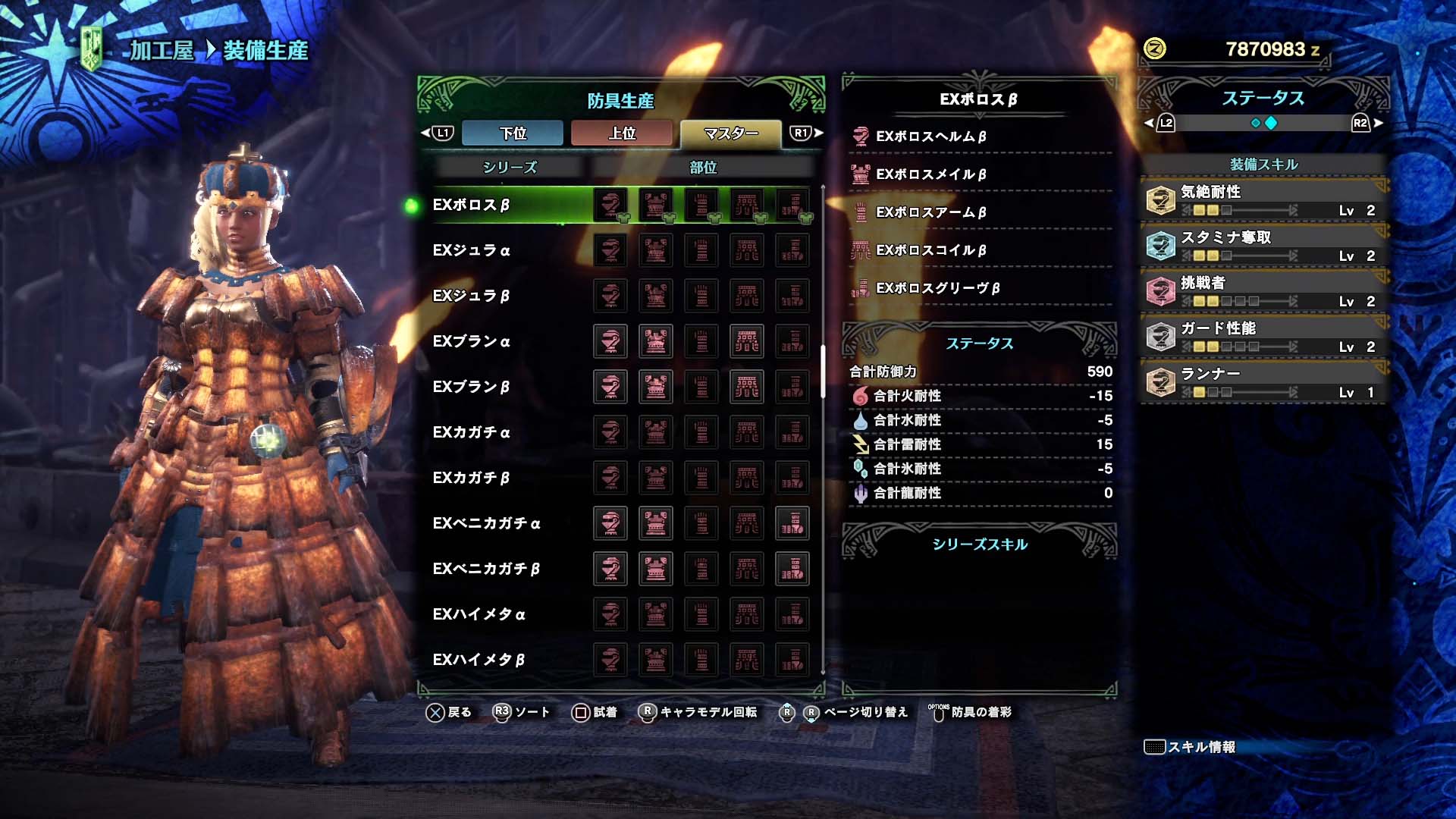Select the EXボロスヘルムβ helm piece
Viewport: 1456px width, 819px height.
[x=931, y=136]
